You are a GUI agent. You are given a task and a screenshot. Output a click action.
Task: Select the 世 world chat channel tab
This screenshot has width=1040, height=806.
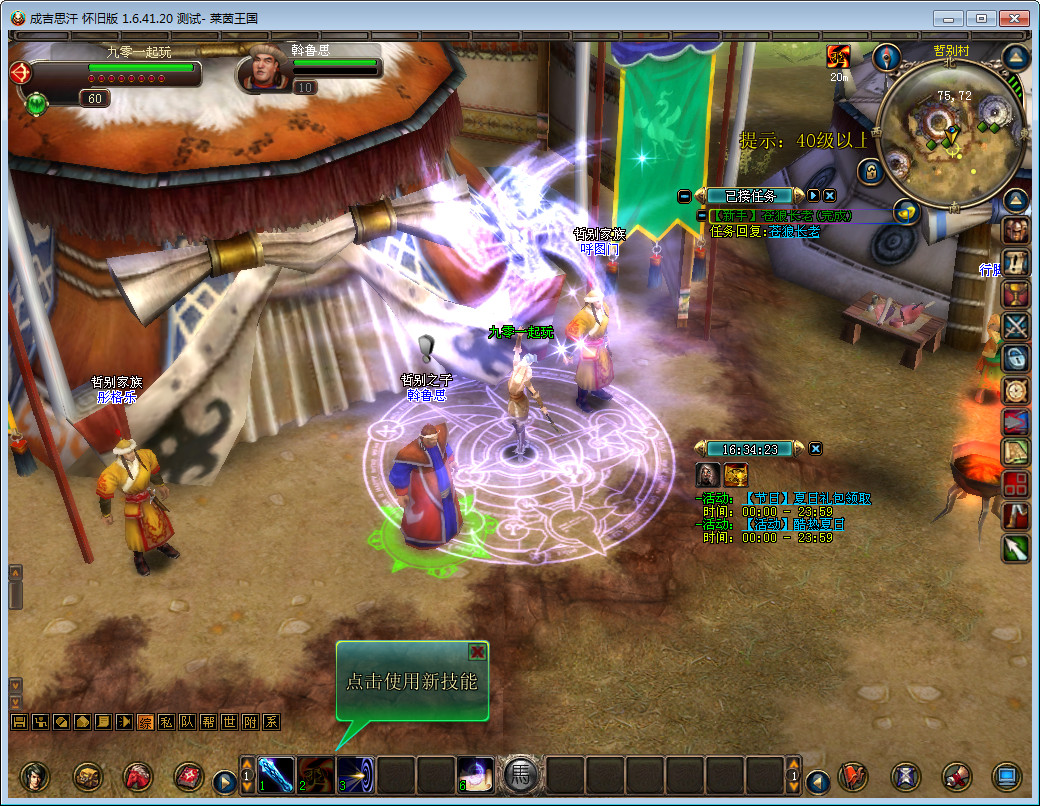pyautogui.click(x=229, y=722)
